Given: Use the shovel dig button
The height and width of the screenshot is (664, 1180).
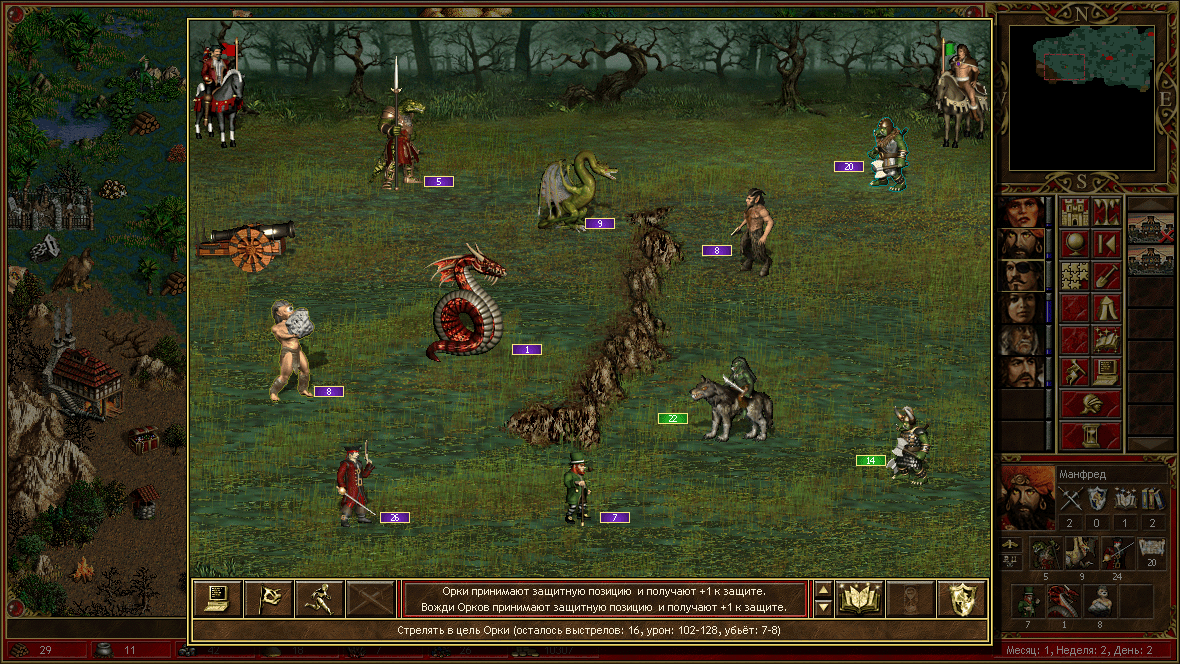Looking at the screenshot, I should tap(1106, 276).
